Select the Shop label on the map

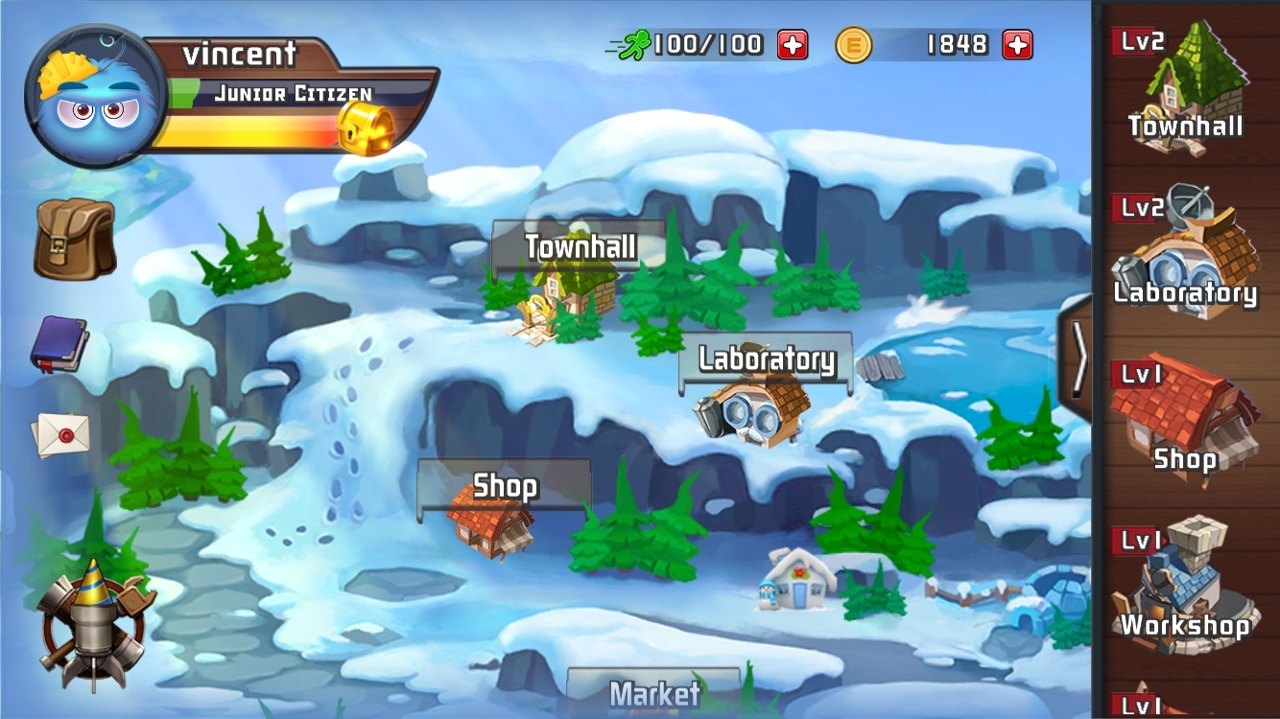pos(504,486)
